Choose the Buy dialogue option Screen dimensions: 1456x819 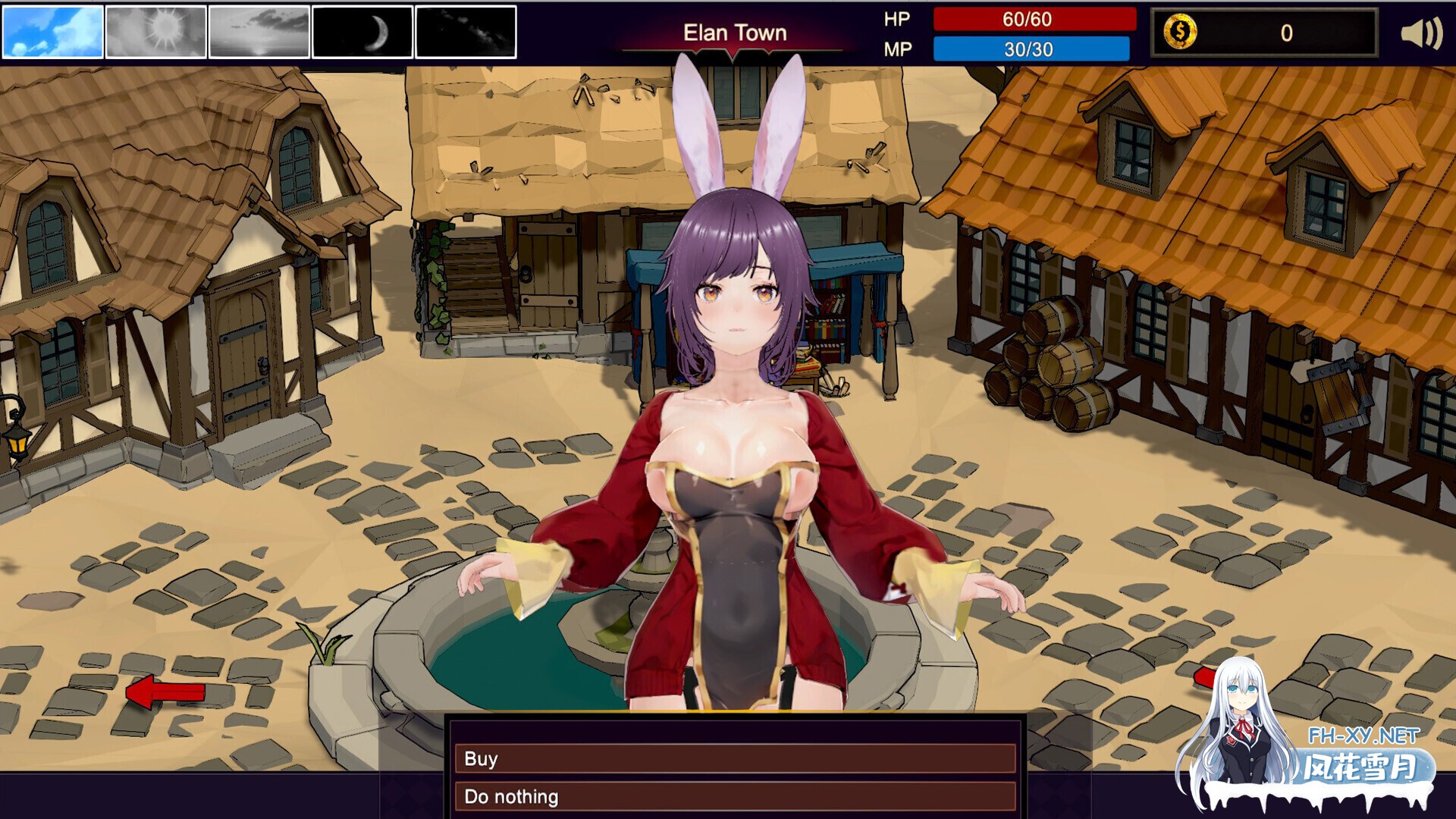point(734,758)
